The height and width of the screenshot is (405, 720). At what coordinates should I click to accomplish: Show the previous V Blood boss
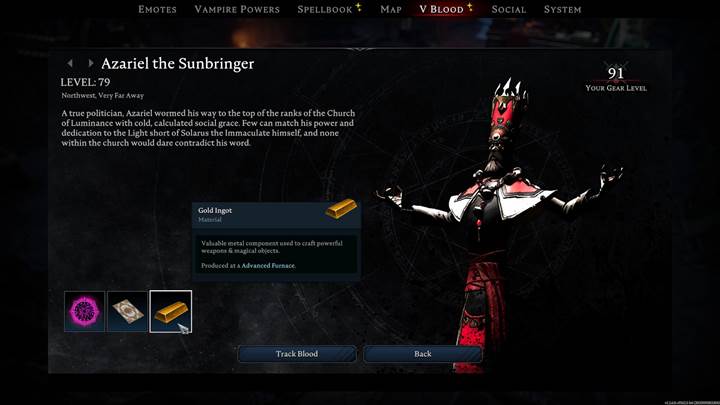(x=70, y=64)
